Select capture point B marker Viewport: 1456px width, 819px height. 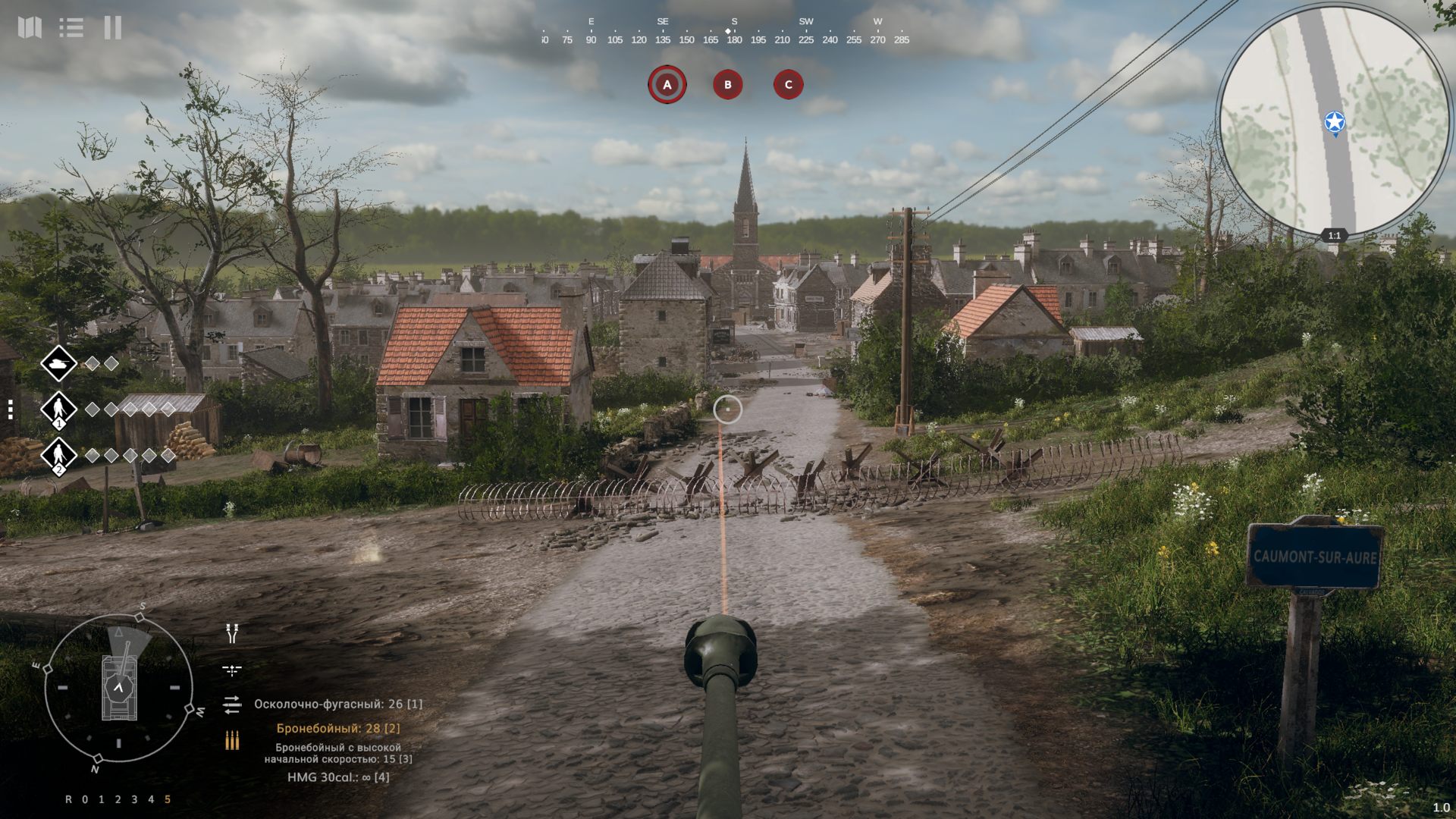pos(728,85)
